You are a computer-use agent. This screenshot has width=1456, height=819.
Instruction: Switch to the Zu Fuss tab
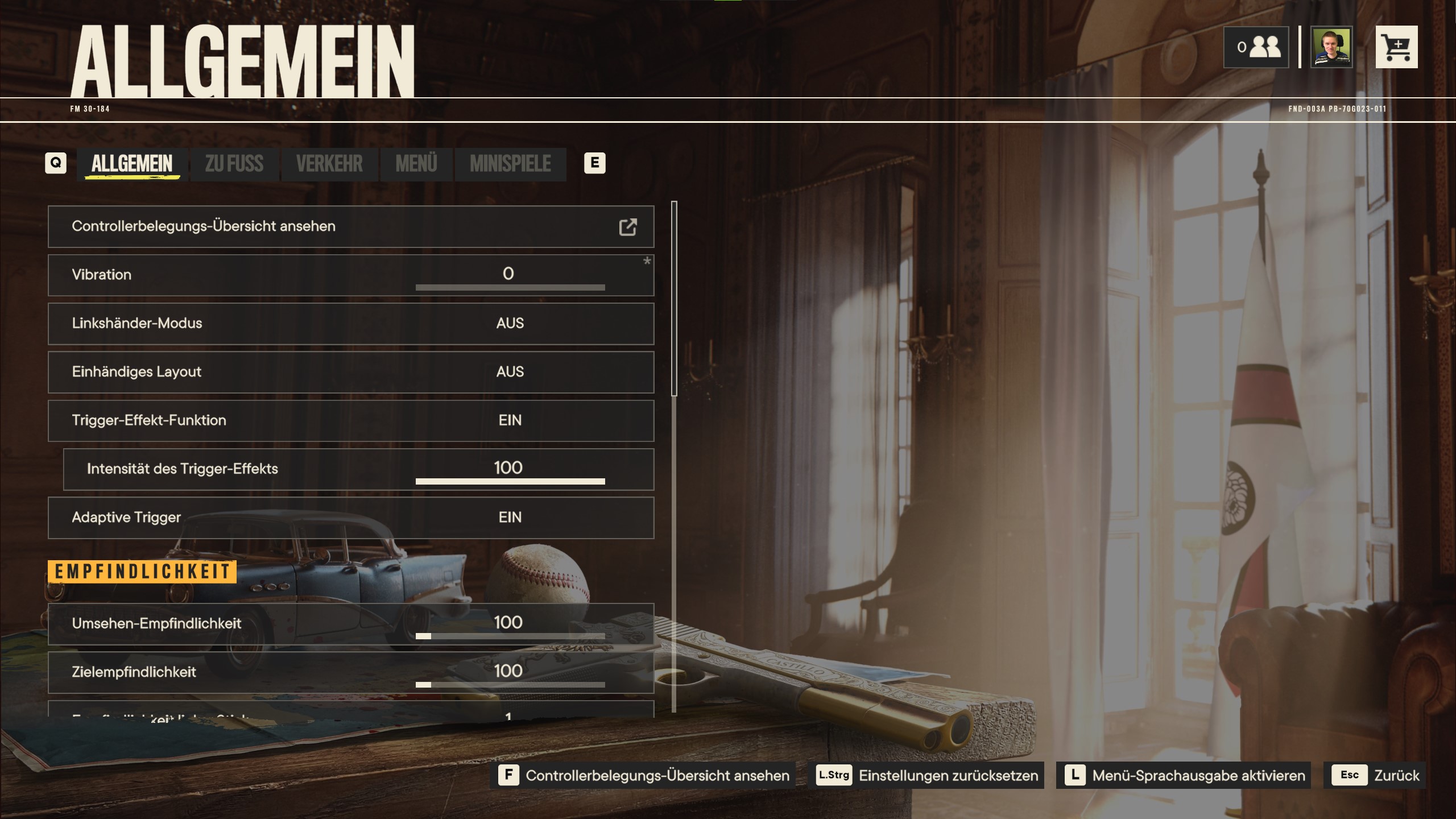(x=234, y=164)
